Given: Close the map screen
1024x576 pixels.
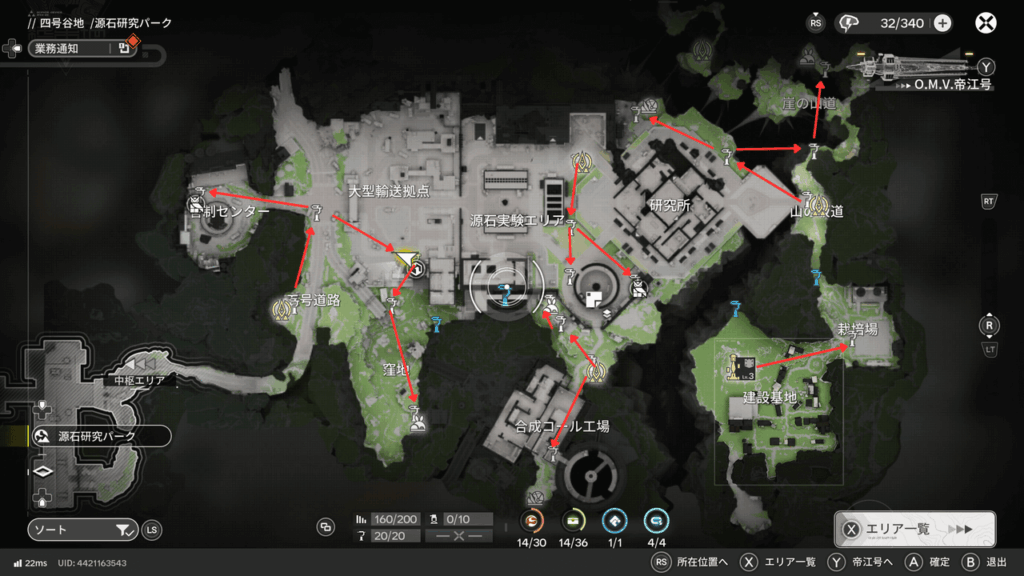Looking at the screenshot, I should [987, 23].
